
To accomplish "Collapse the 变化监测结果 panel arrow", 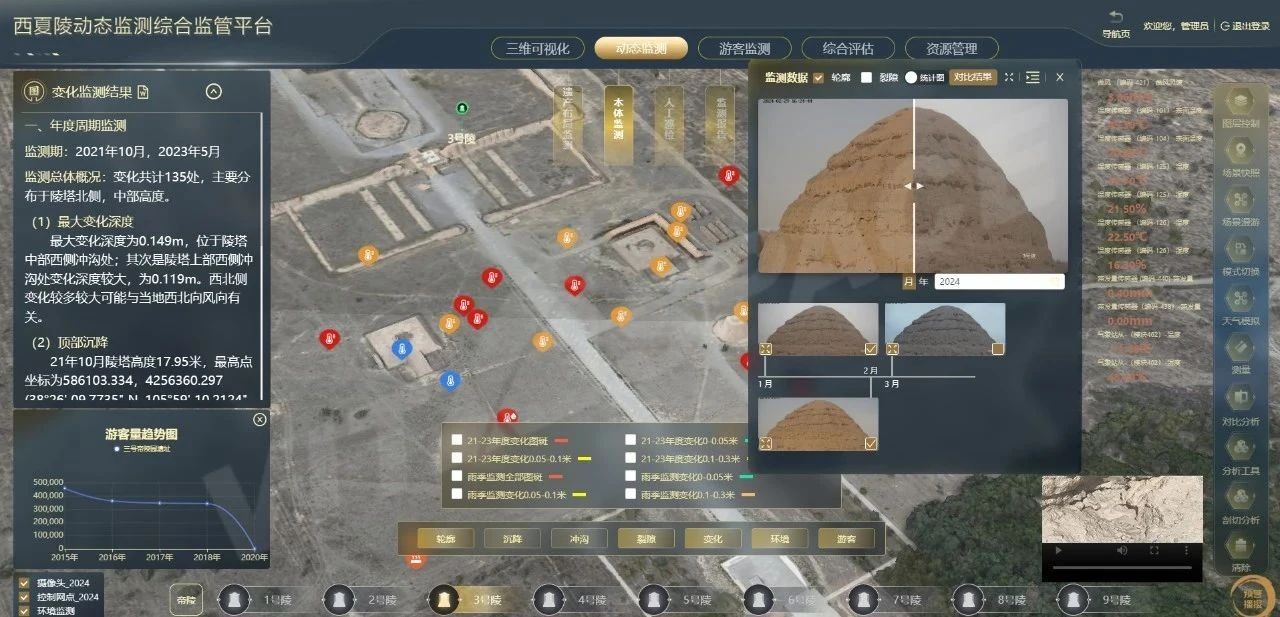I will [213, 92].
